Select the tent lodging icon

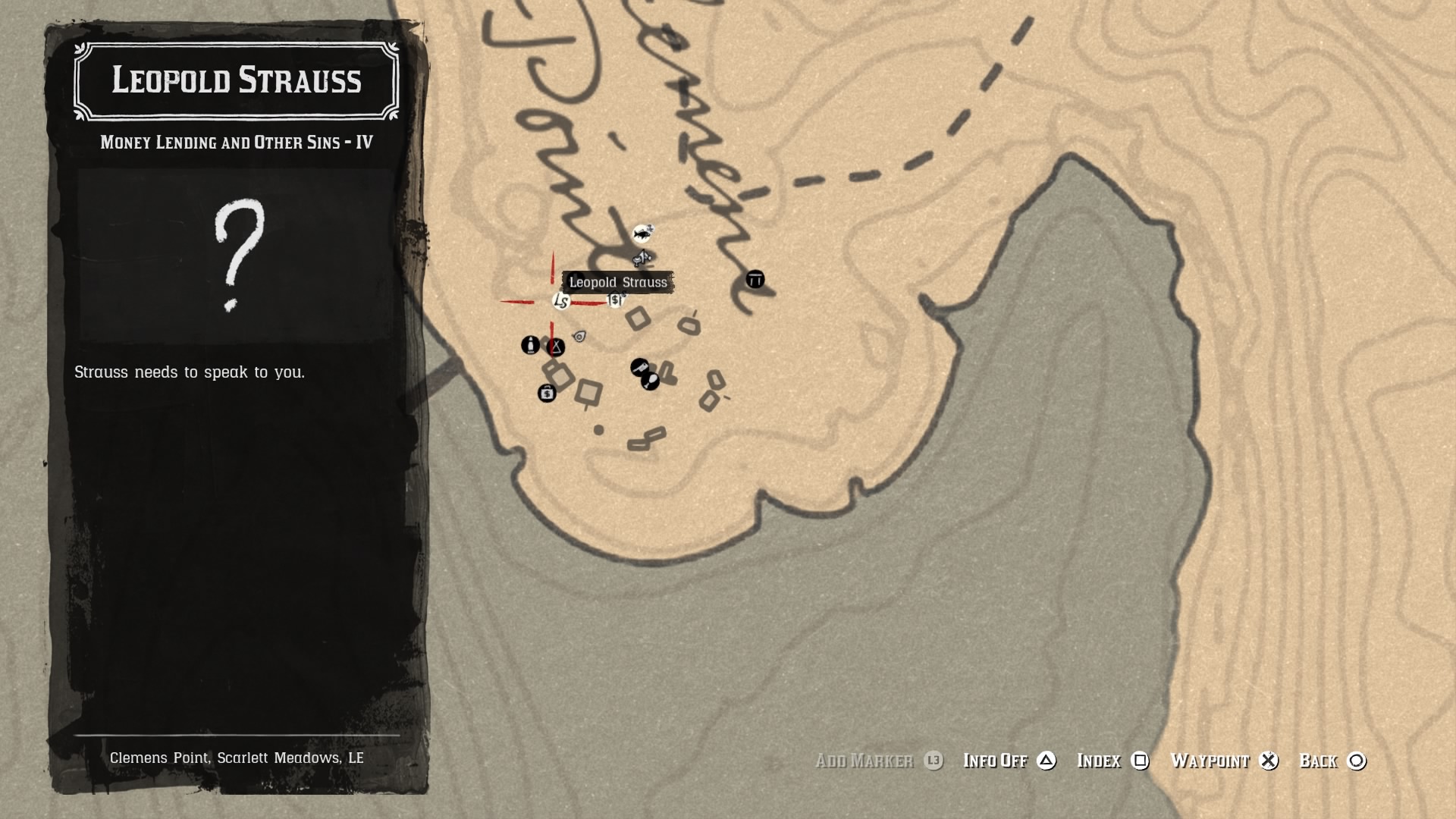point(555,347)
